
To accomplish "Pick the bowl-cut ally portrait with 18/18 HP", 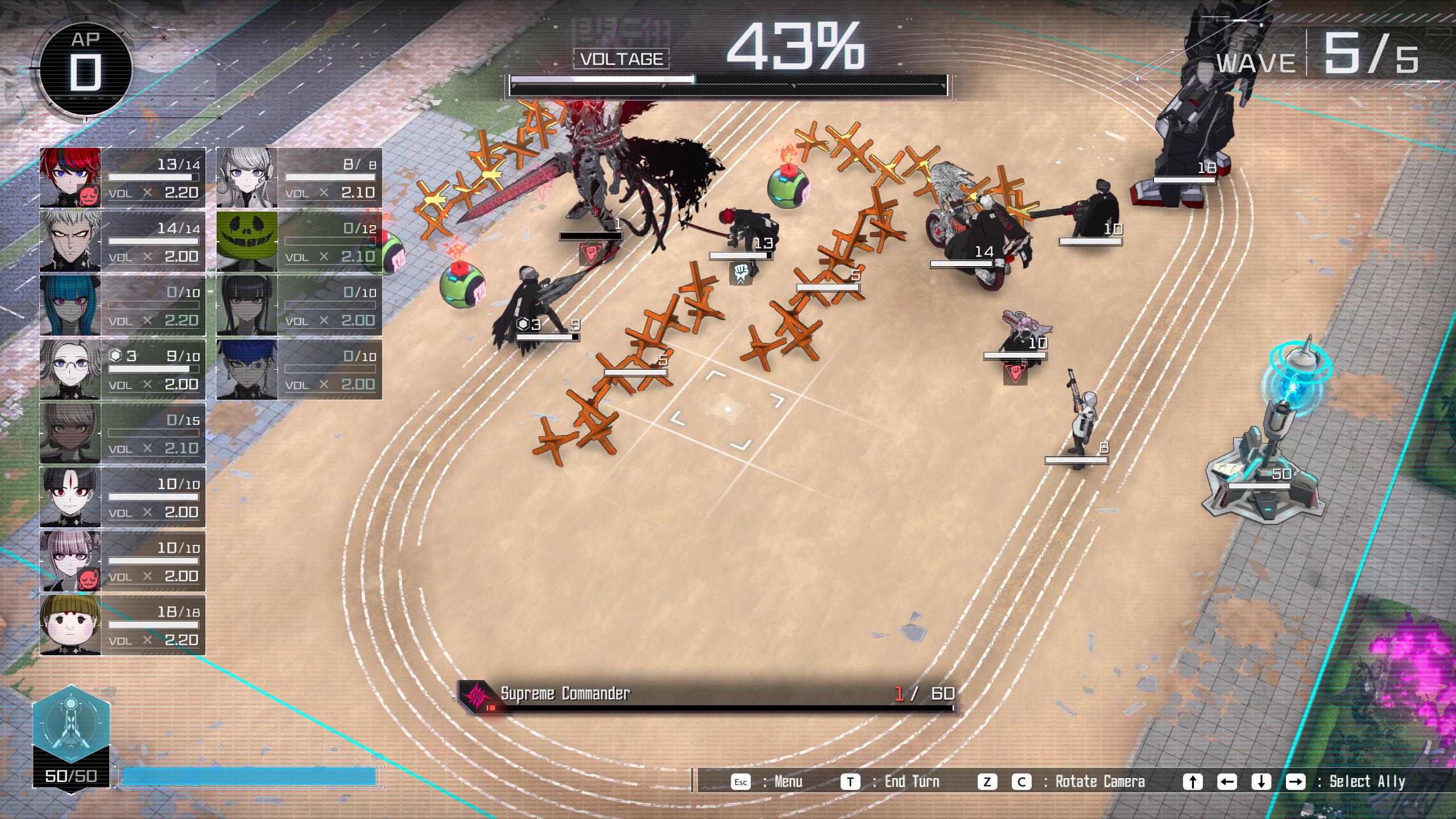I will (71, 625).
